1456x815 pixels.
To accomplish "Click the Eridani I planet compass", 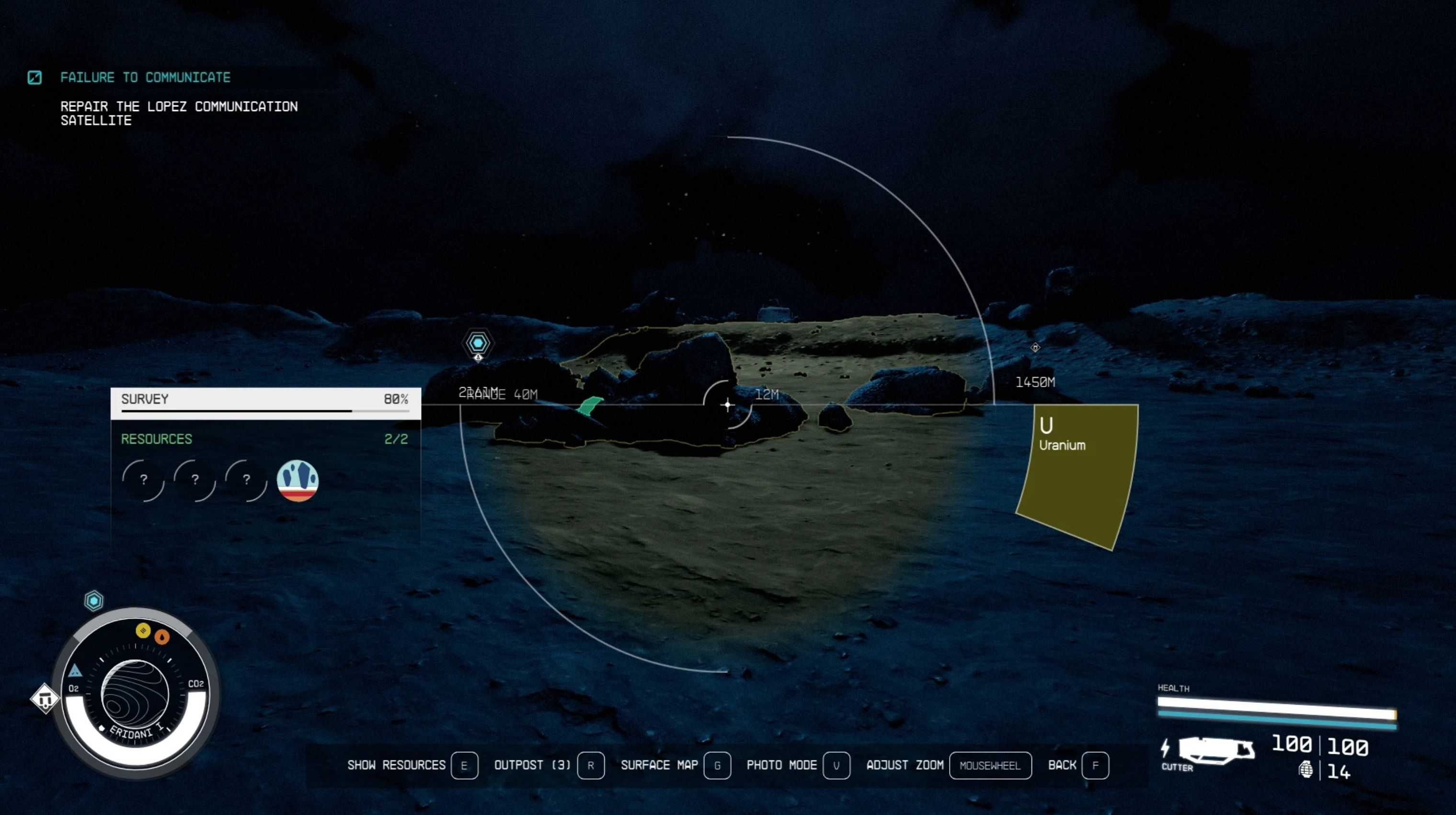I will pyautogui.click(x=135, y=694).
